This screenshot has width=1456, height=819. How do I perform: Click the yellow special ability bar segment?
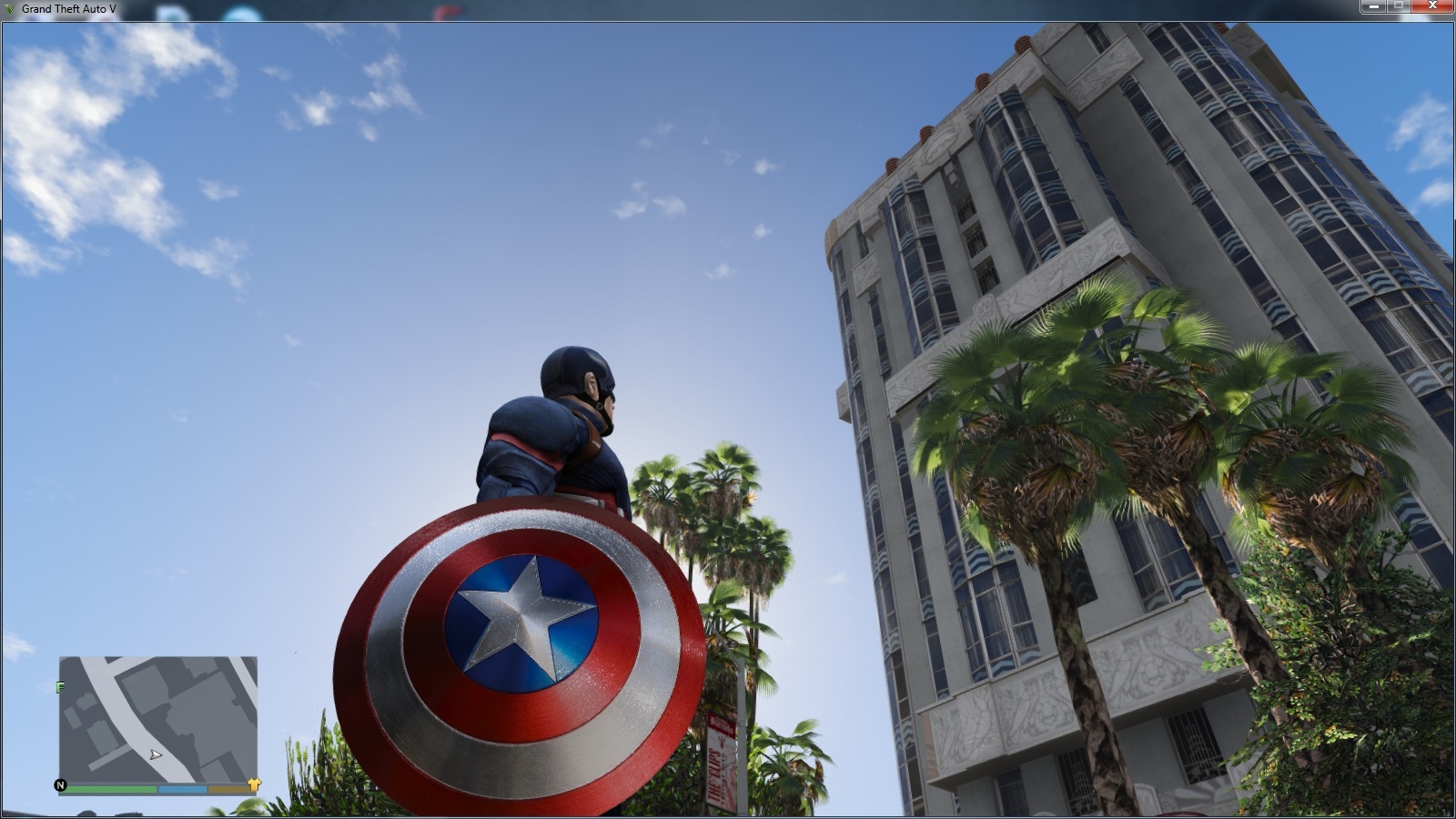point(229,788)
